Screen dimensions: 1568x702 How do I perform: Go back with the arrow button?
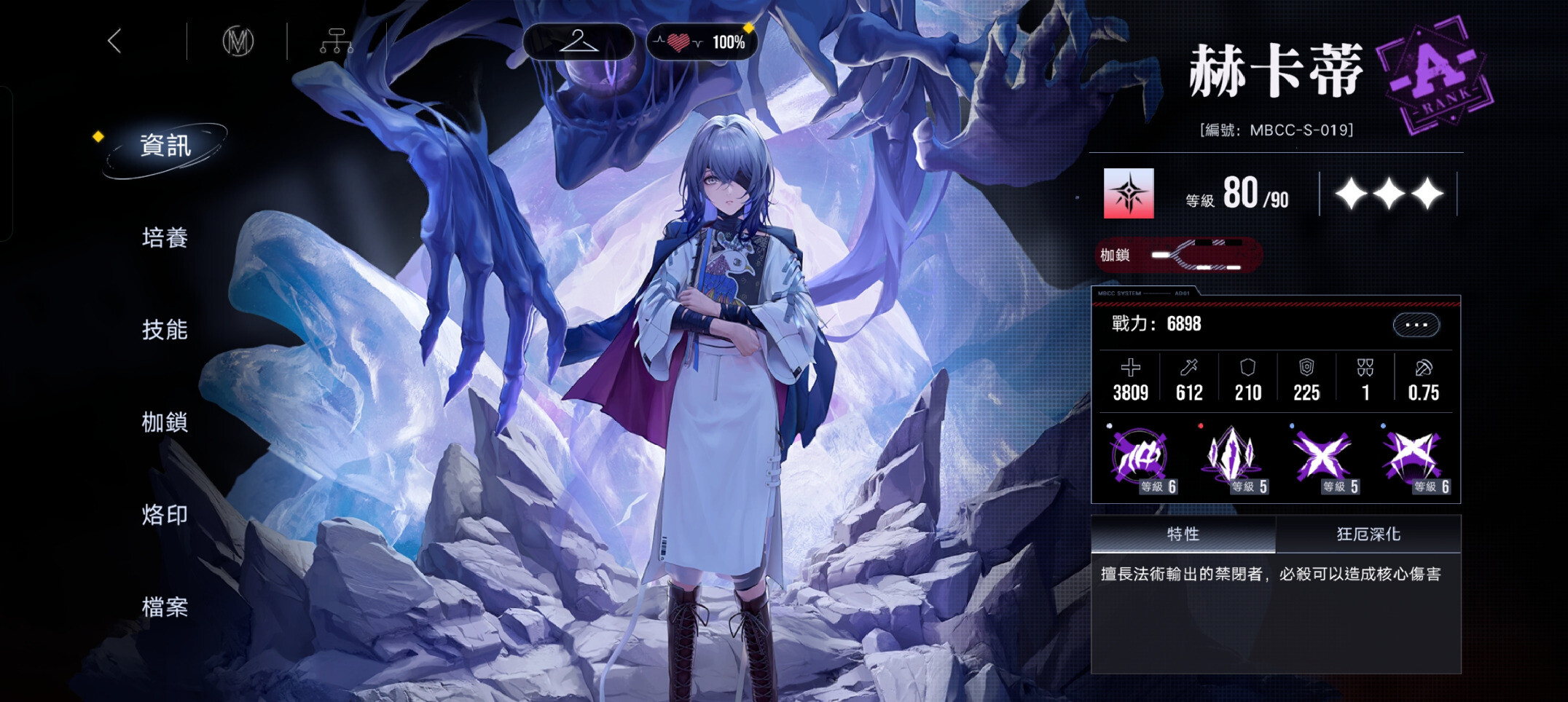tap(114, 41)
